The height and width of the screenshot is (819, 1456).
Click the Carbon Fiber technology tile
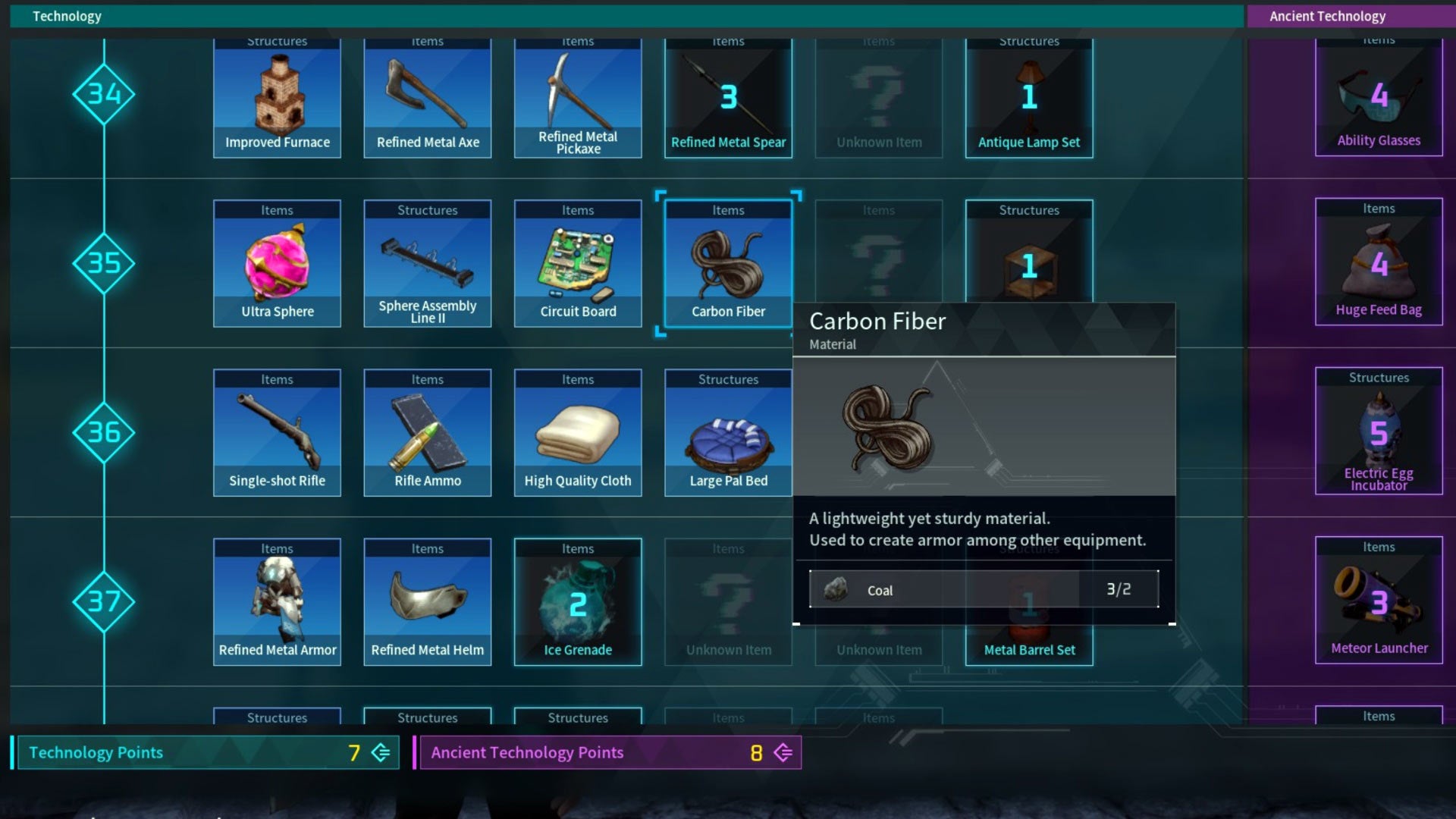click(x=728, y=264)
